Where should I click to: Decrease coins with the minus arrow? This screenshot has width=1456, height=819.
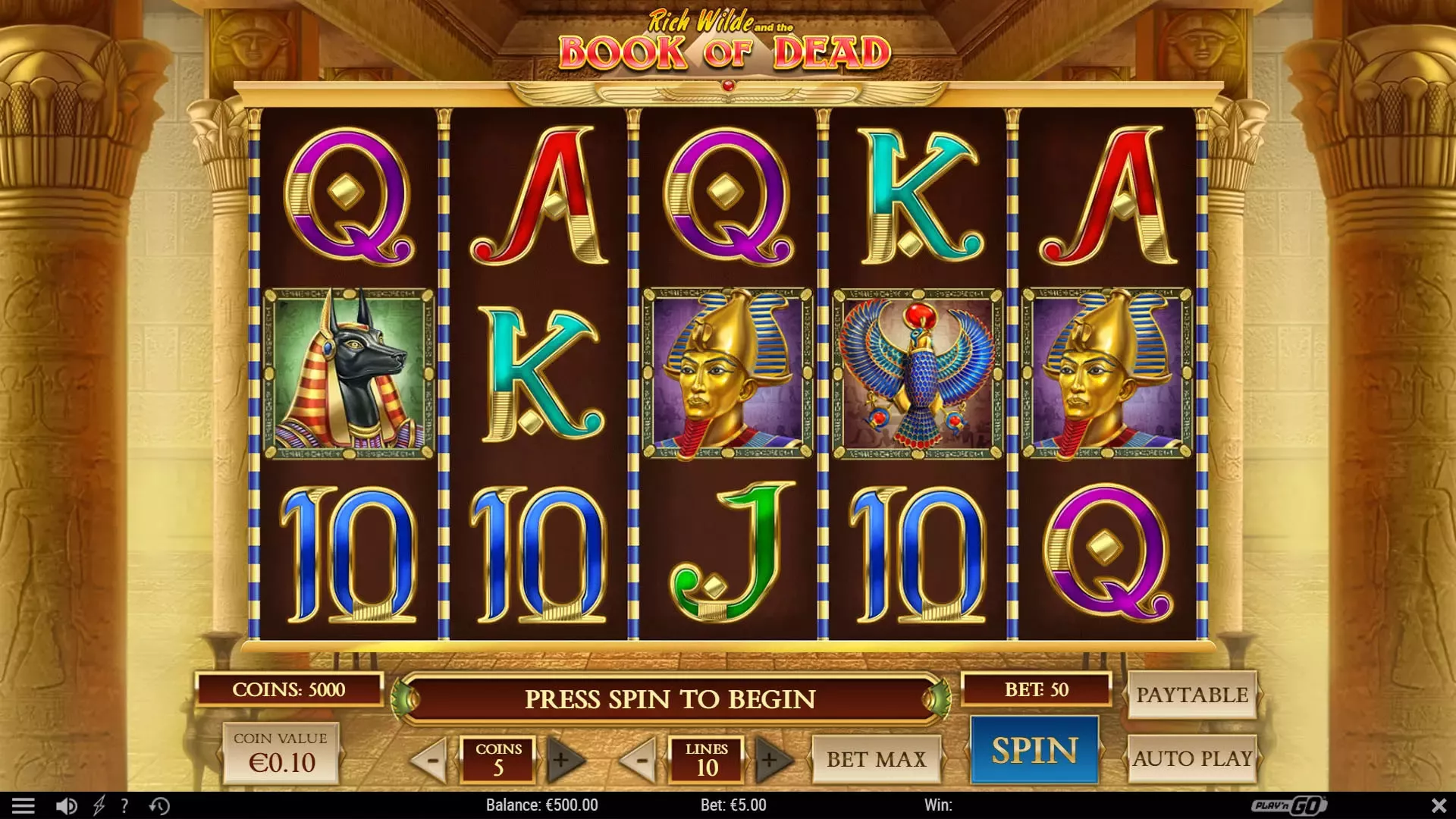[x=429, y=759]
